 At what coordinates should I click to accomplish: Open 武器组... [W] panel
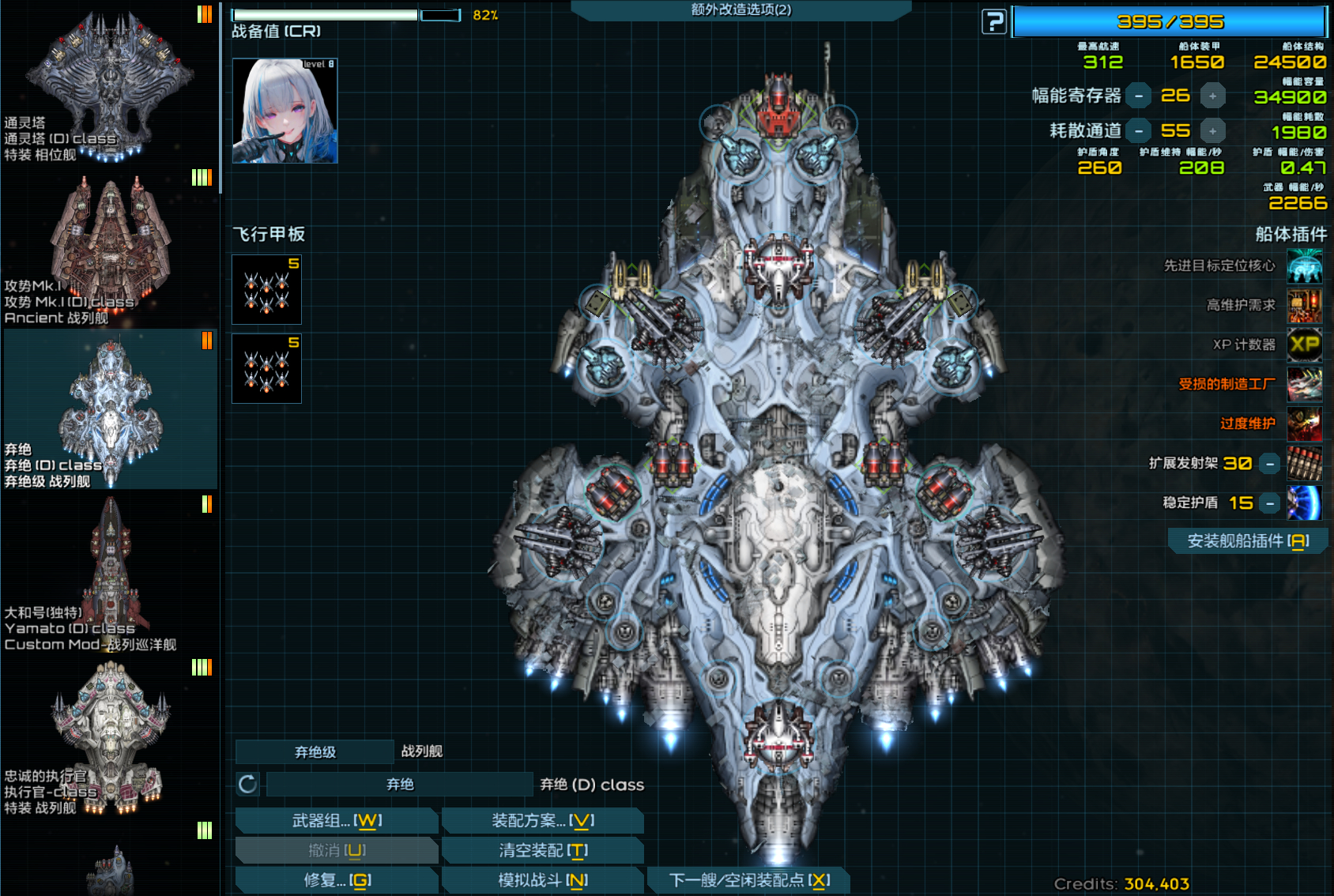(x=336, y=821)
